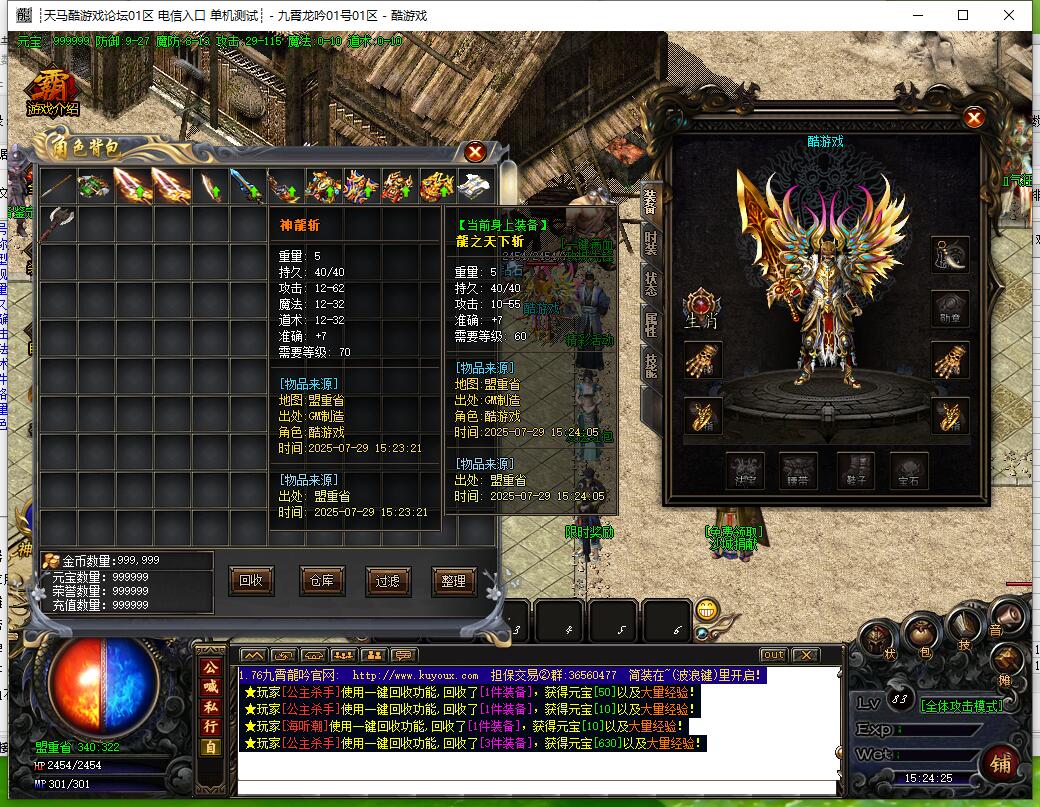Open the 状态 status tab

651,282
